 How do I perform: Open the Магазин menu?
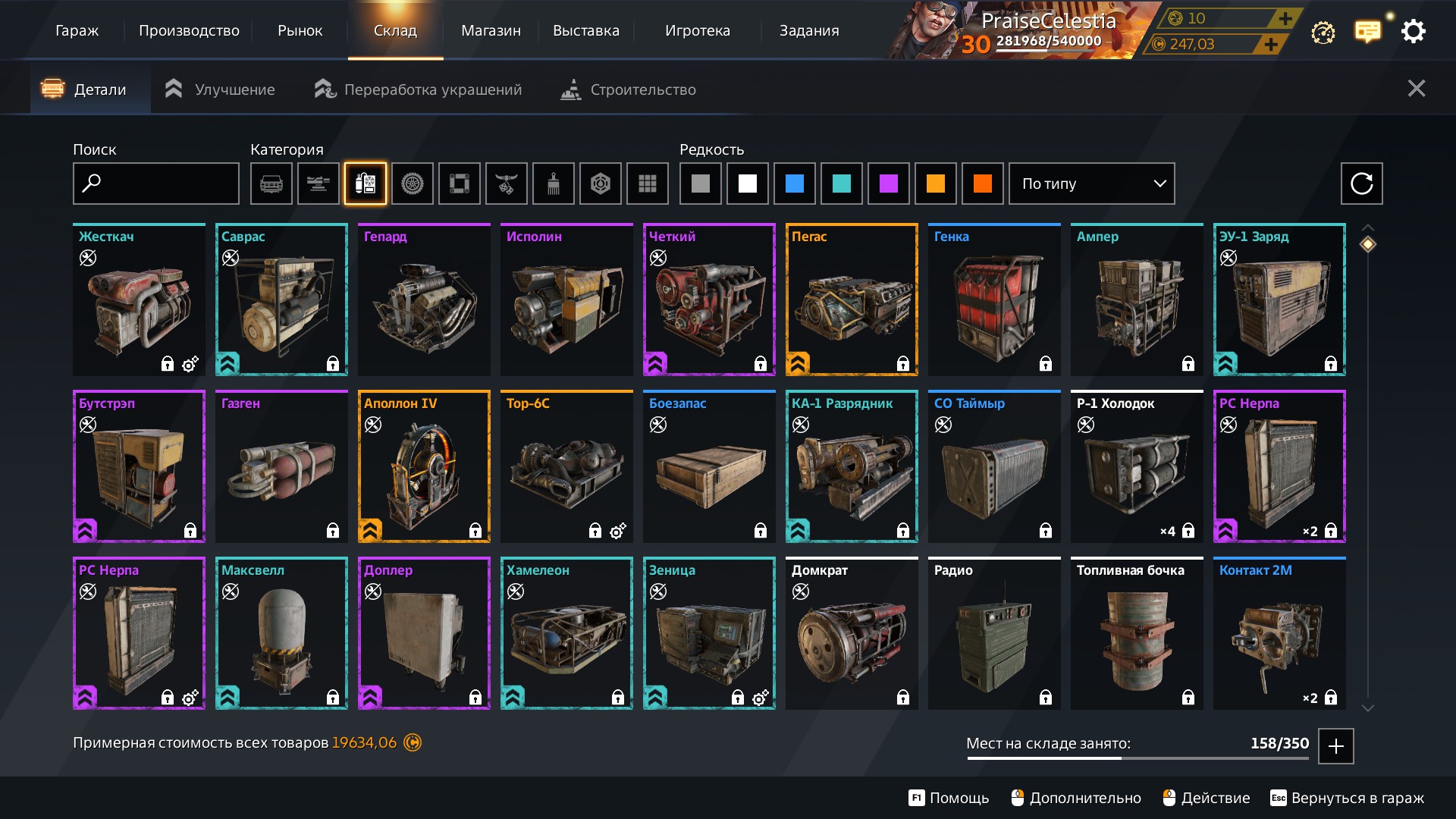click(x=491, y=31)
